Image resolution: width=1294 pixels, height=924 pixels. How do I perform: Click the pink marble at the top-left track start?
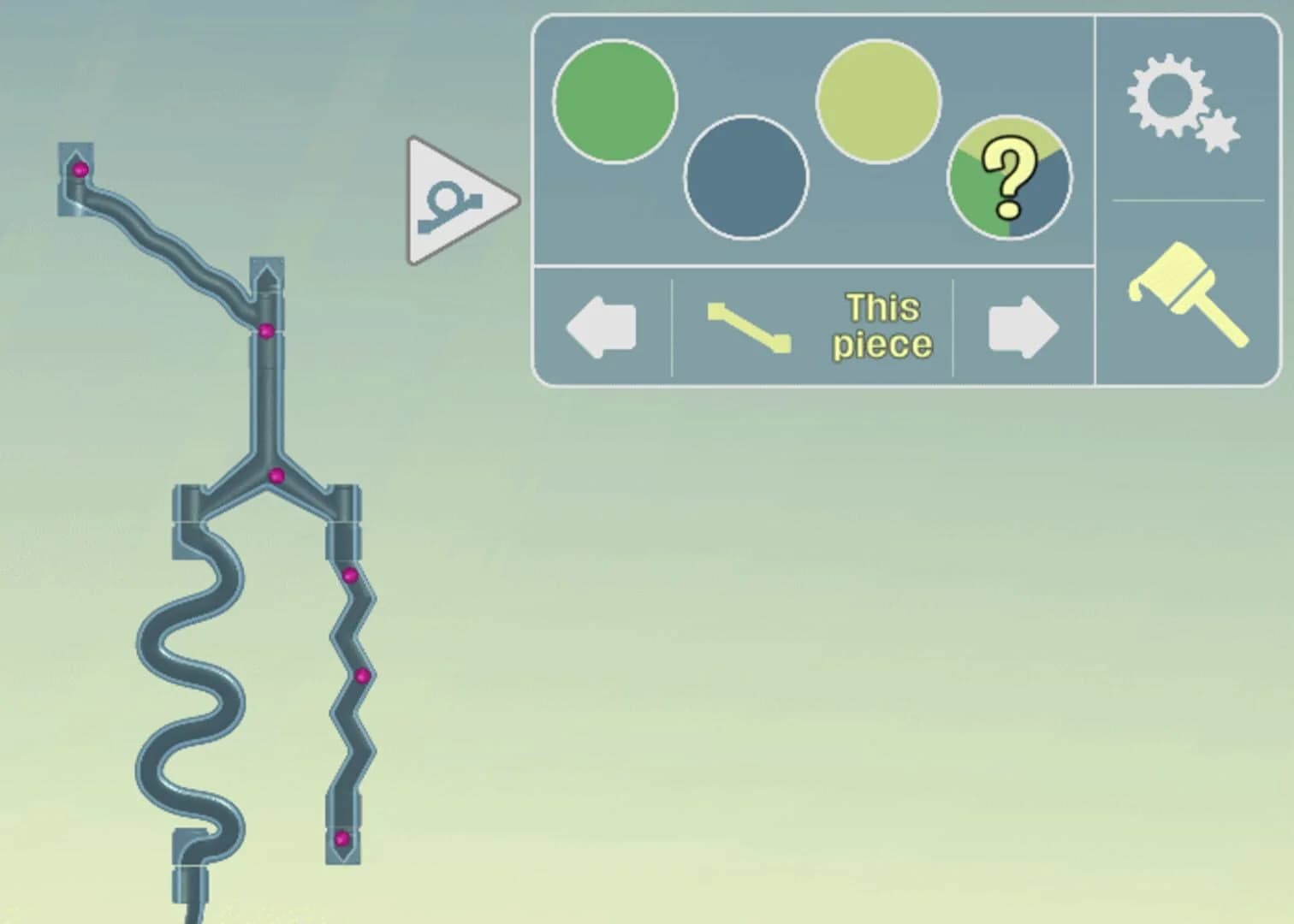point(80,171)
